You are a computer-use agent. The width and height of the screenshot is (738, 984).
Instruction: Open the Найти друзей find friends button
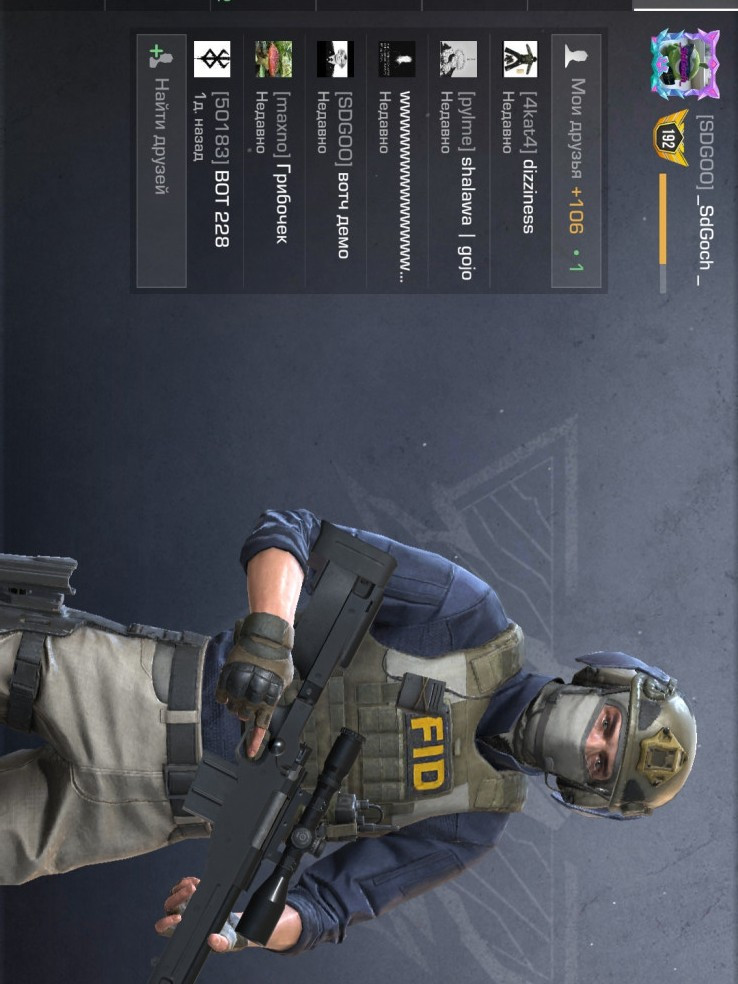click(160, 162)
